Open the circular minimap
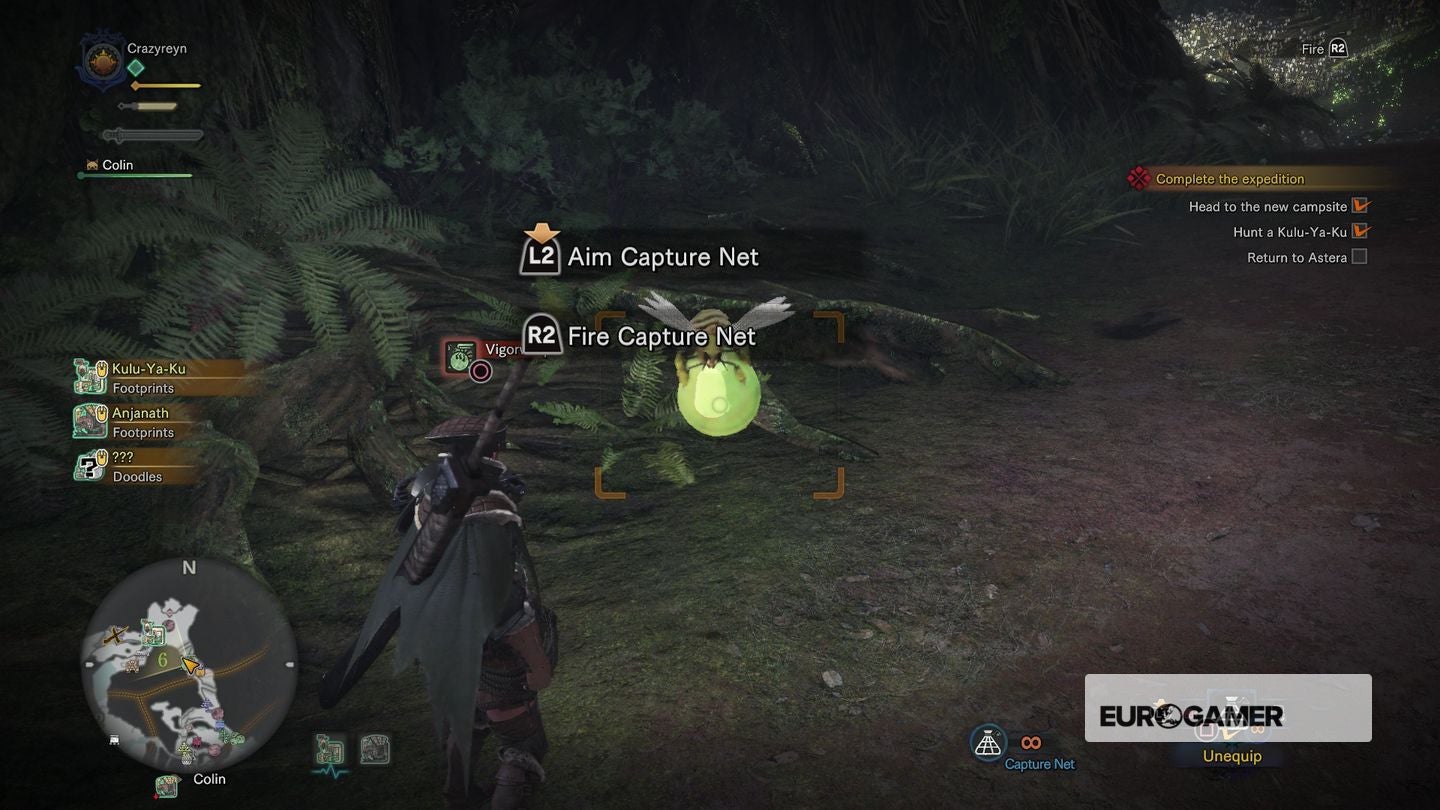Image resolution: width=1440 pixels, height=810 pixels. coord(188,664)
